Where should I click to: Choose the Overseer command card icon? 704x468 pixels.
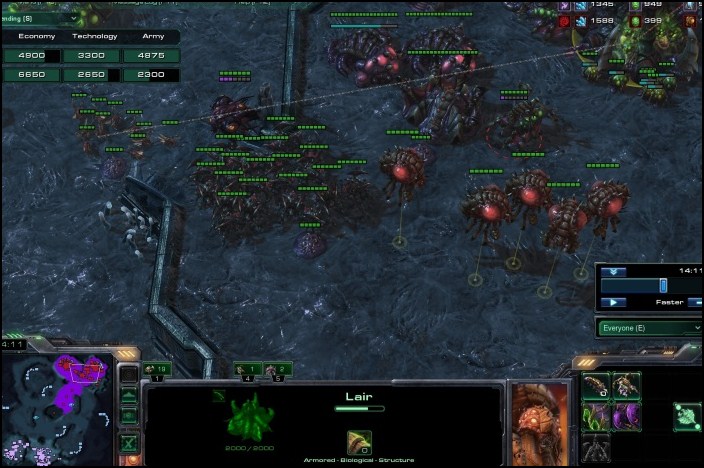627,385
